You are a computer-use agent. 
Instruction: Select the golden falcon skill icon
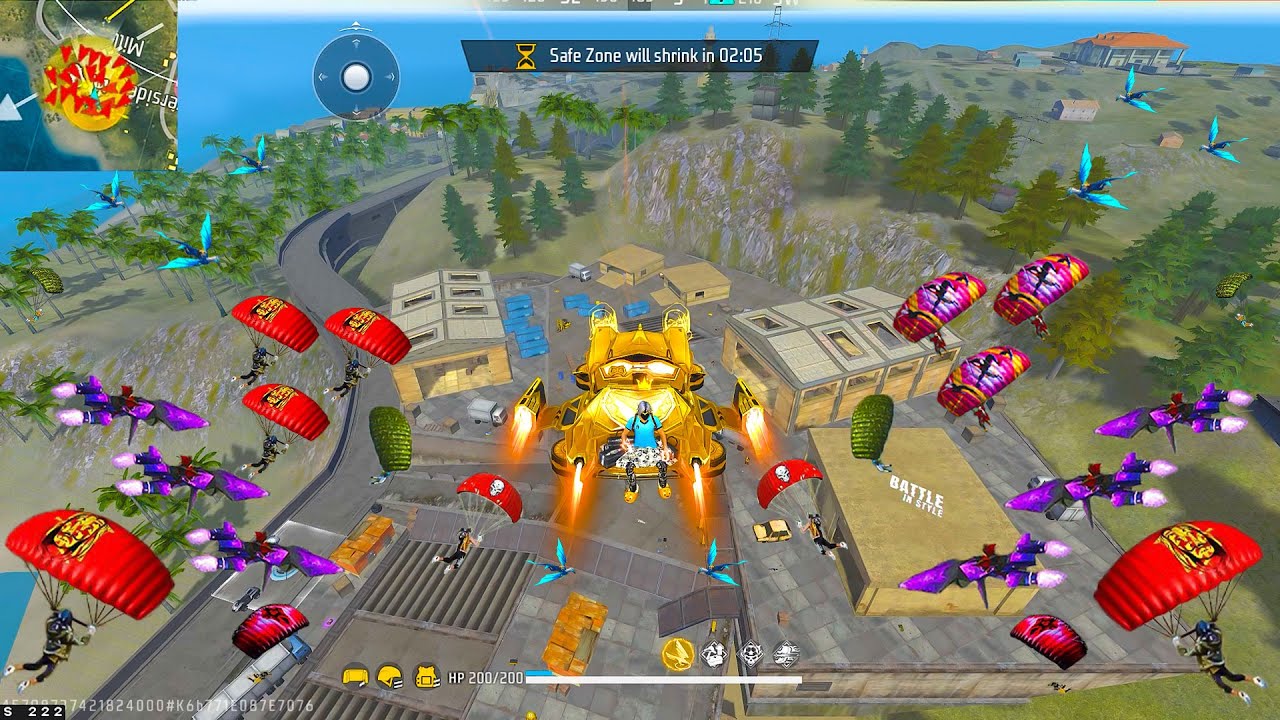pos(678,654)
